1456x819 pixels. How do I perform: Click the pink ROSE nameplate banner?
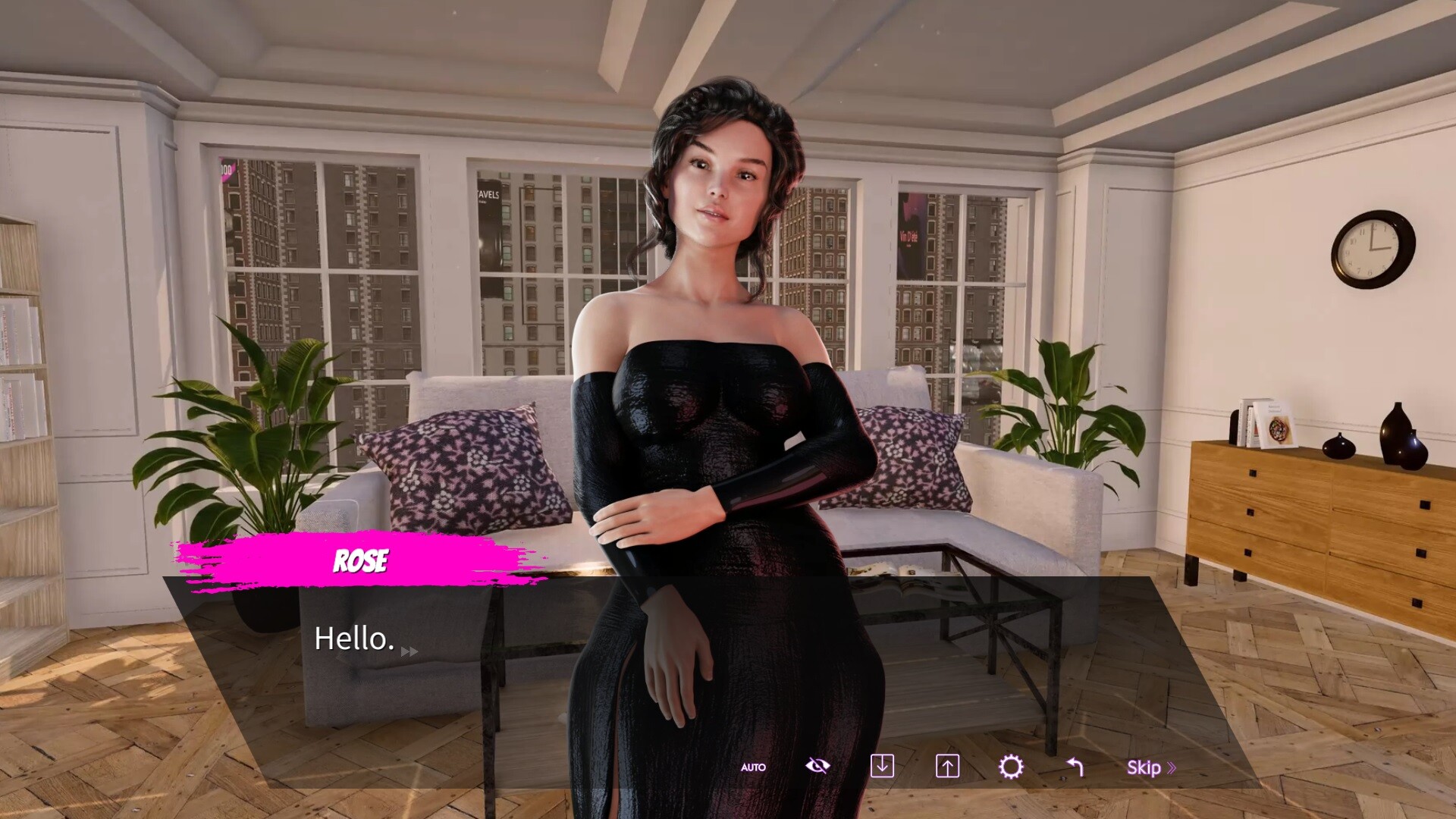pyautogui.click(x=362, y=561)
